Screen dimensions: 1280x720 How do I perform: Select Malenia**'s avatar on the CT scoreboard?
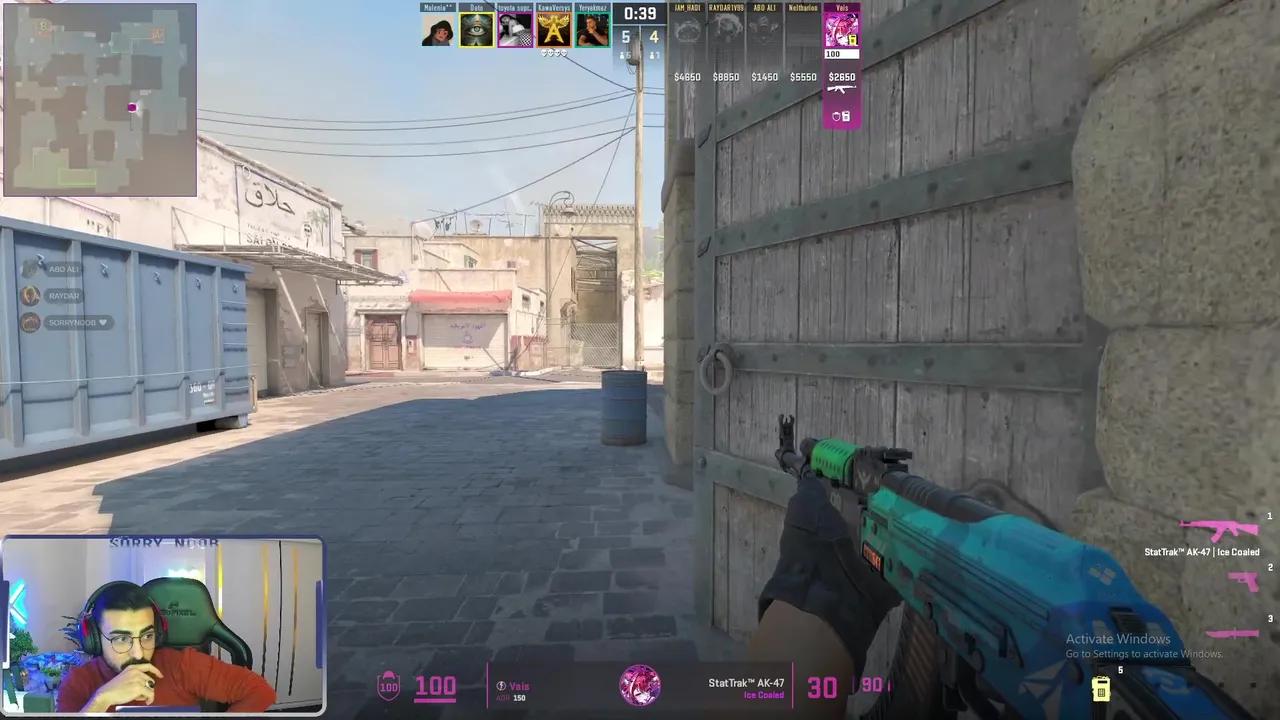(x=438, y=28)
